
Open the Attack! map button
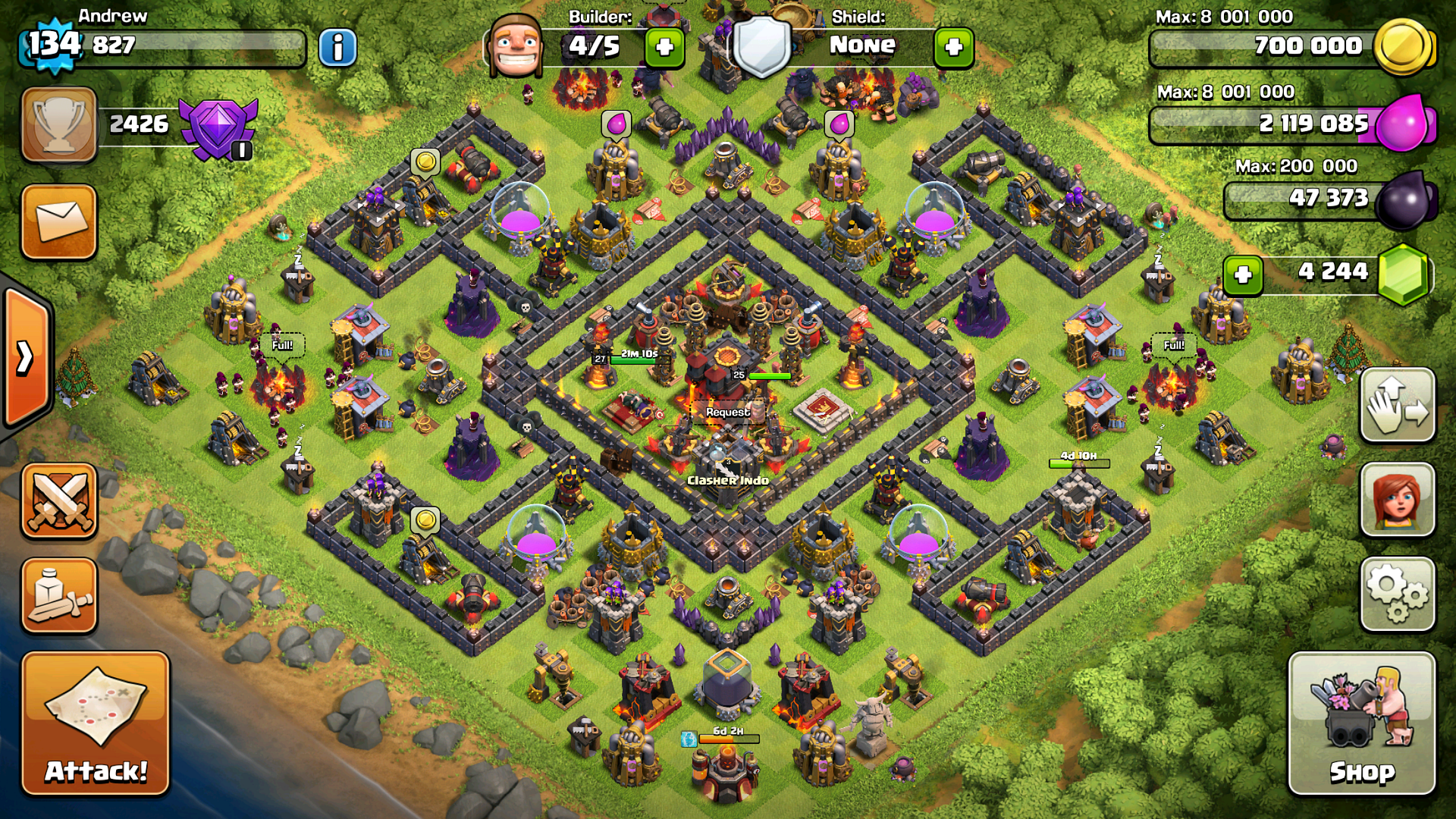tap(96, 723)
